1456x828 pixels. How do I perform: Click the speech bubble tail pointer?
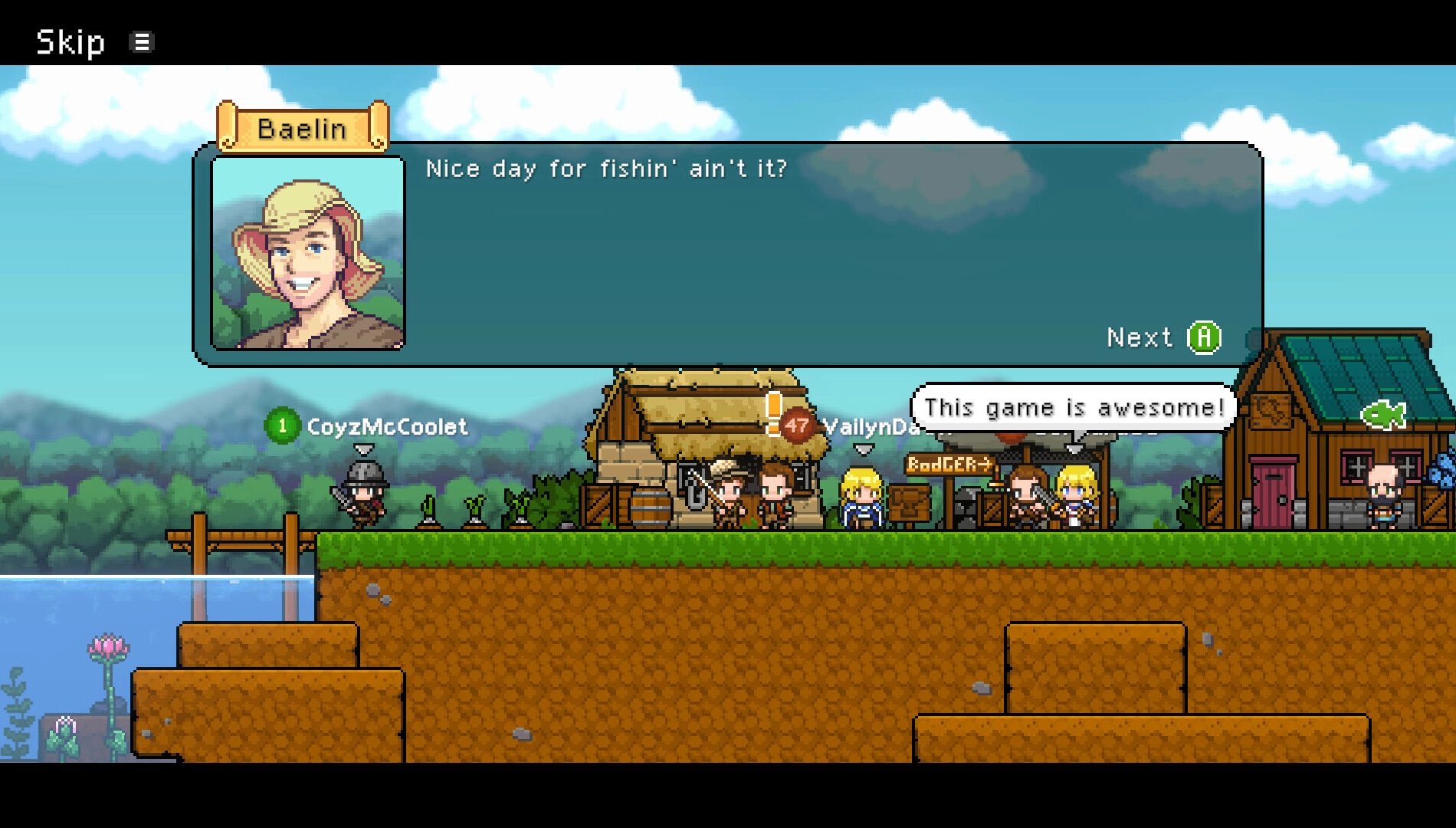click(1078, 435)
